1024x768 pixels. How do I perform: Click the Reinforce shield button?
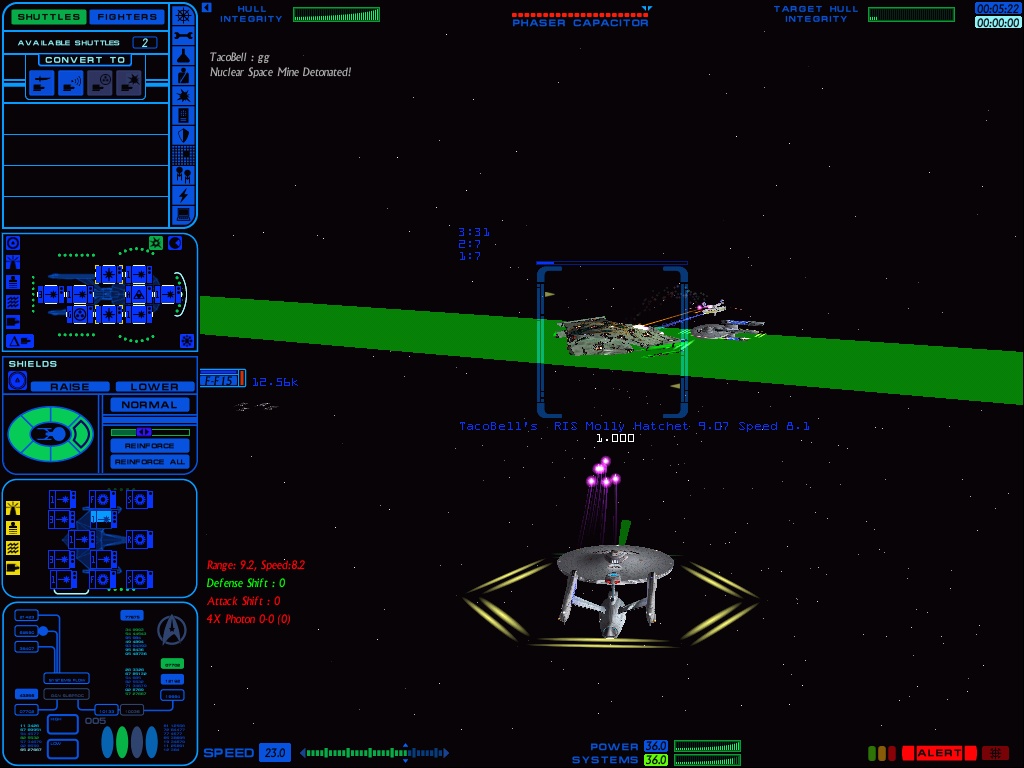[x=149, y=445]
